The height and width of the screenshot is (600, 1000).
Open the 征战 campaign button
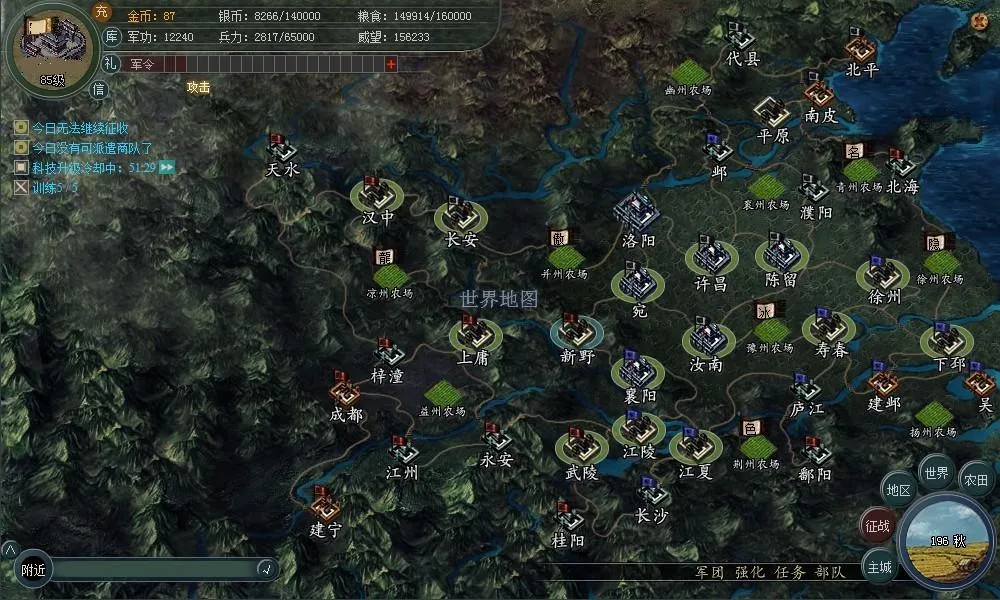point(878,525)
